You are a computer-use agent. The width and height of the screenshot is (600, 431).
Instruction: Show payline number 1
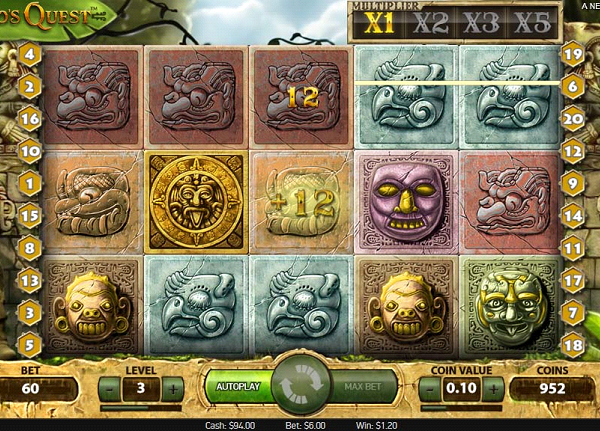tap(29, 183)
